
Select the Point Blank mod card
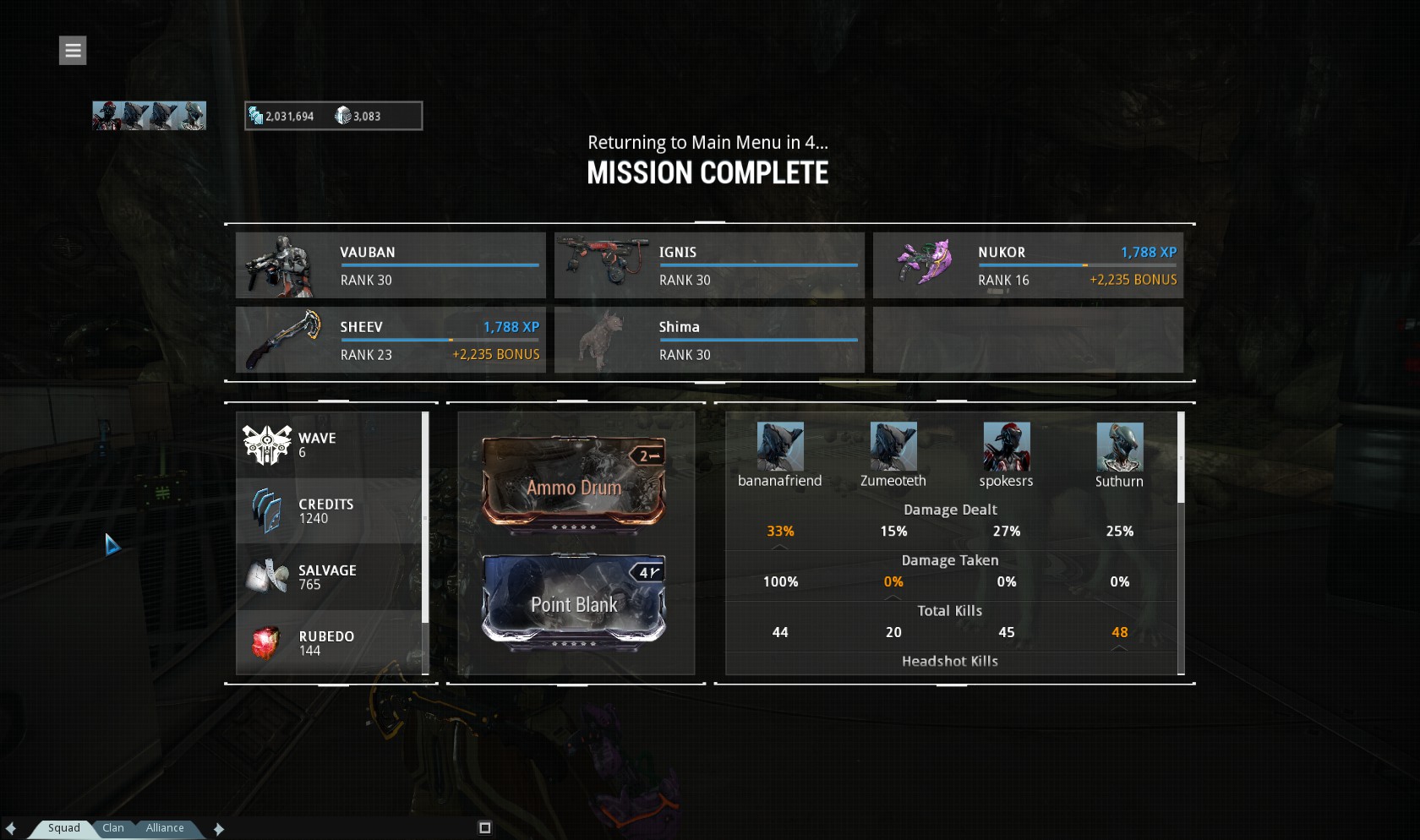pos(574,602)
